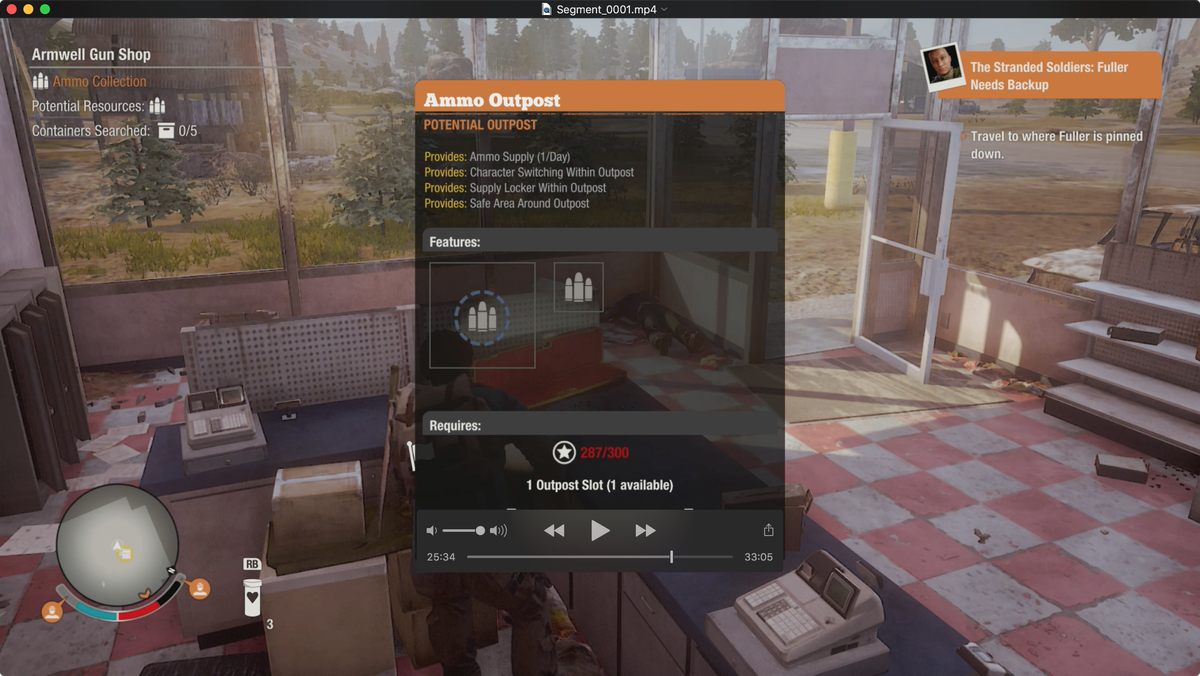
Task: Select the large ammo feature tile
Action: 482,316
